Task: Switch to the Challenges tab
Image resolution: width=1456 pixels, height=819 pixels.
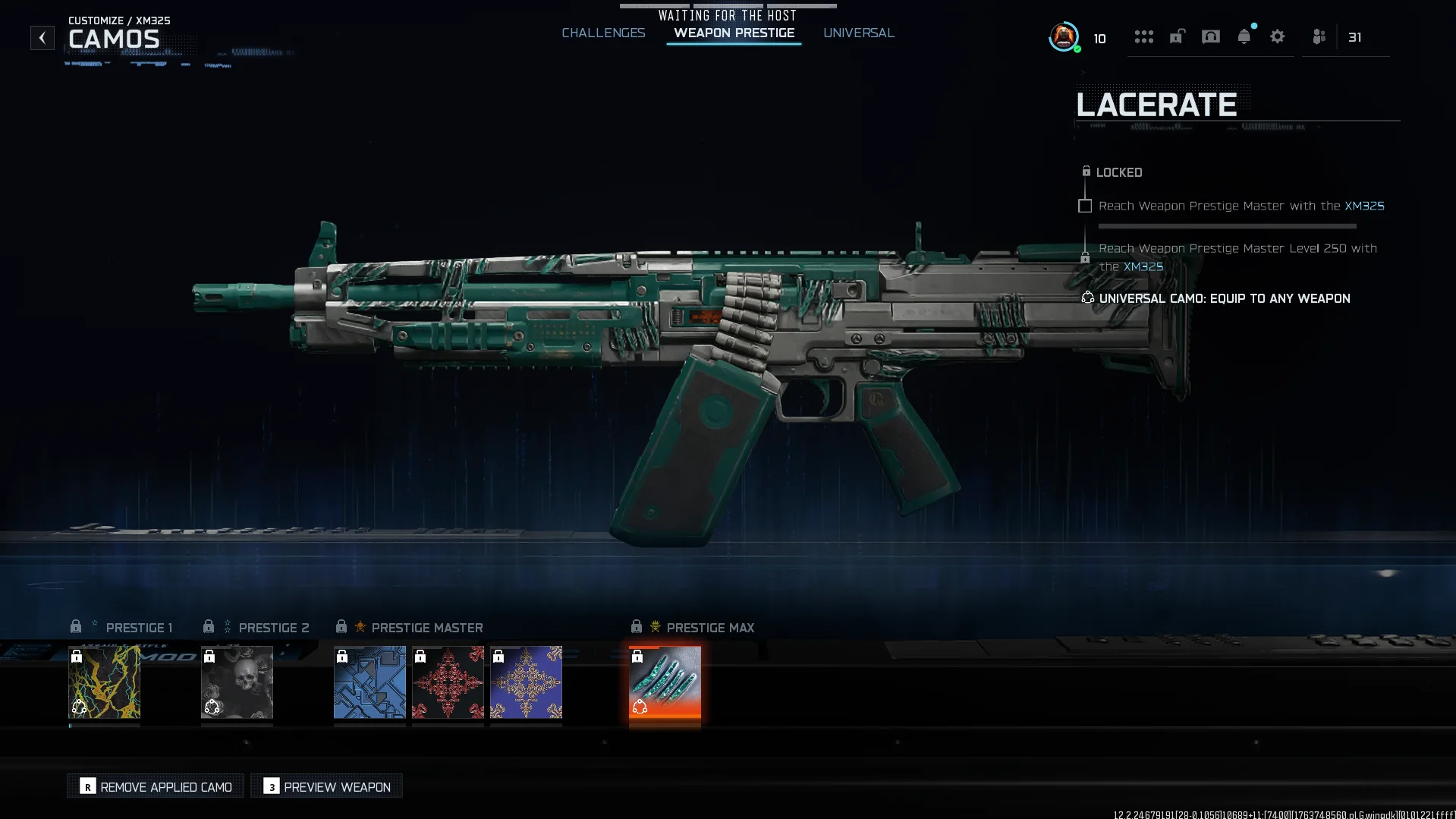Action: click(x=603, y=33)
